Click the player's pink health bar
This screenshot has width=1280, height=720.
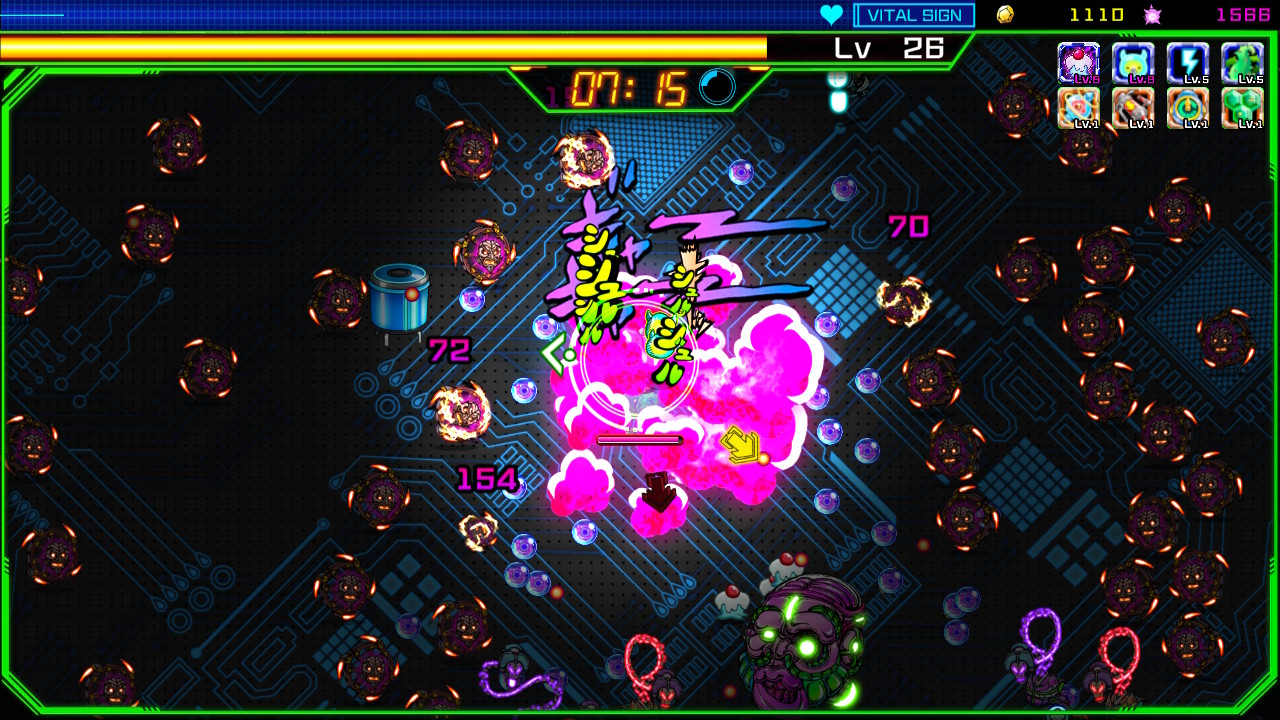(x=639, y=439)
